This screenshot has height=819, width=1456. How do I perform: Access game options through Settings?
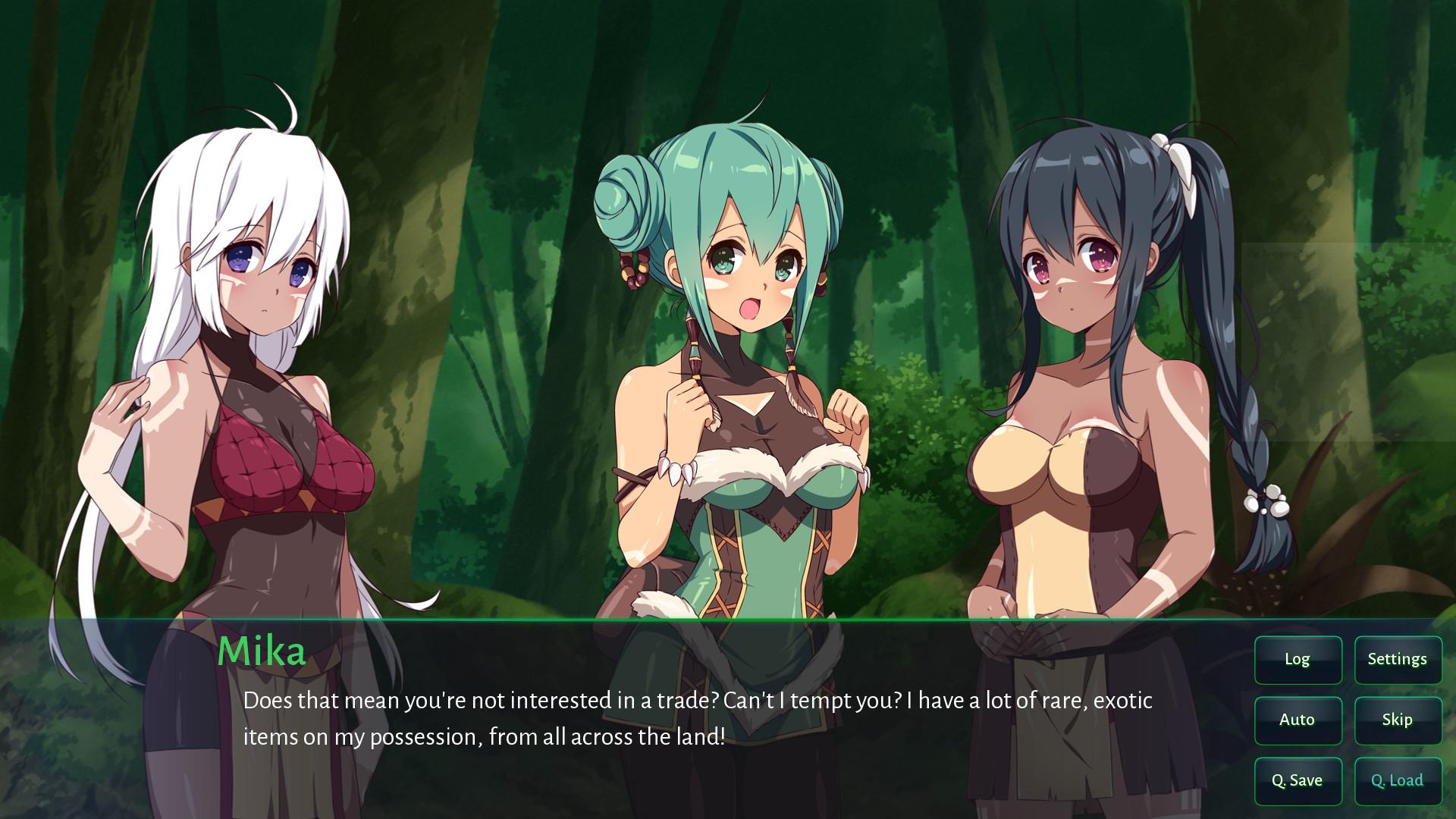point(1398,659)
